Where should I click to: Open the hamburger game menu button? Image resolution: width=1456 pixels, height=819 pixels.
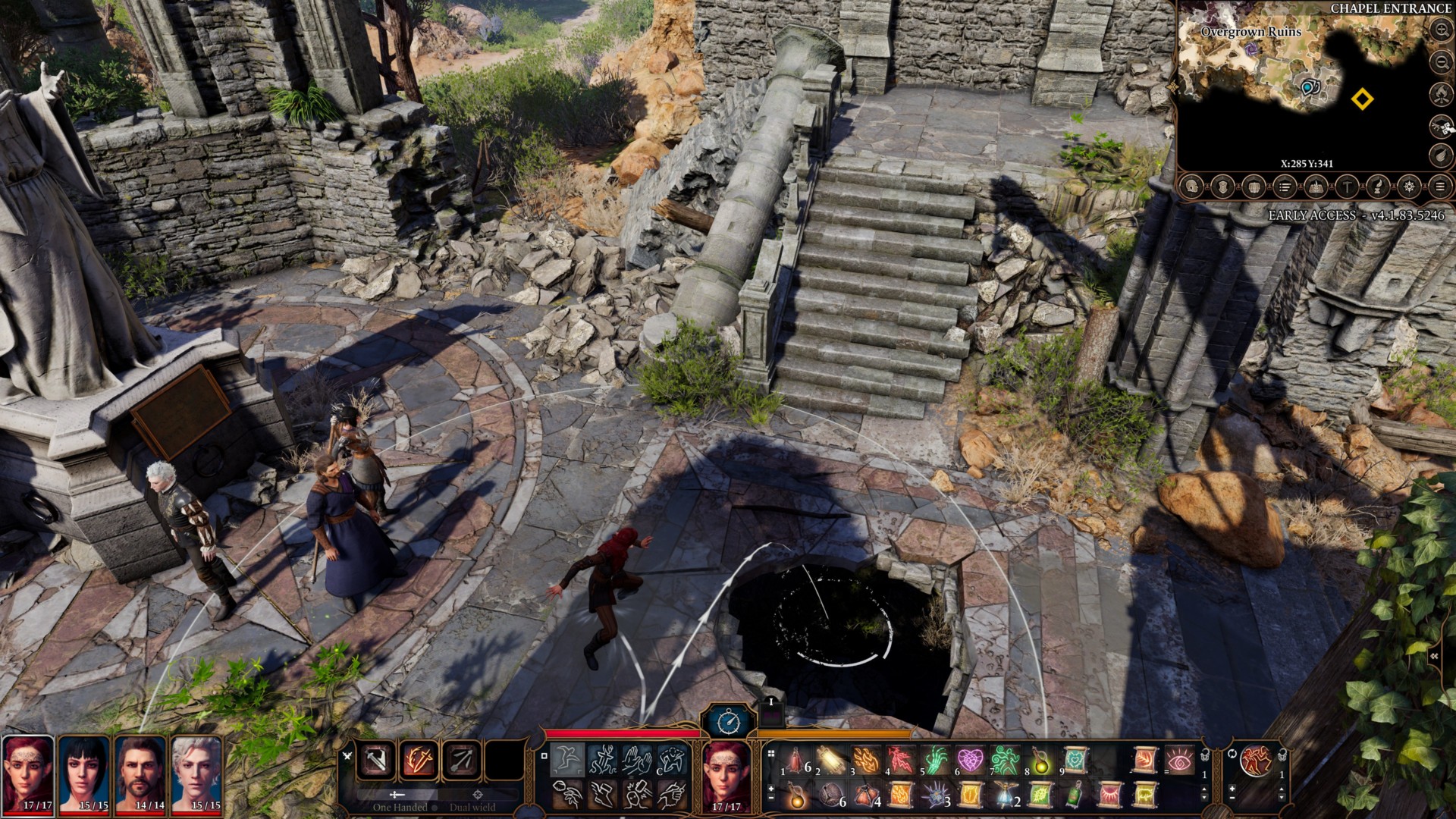(1440, 187)
